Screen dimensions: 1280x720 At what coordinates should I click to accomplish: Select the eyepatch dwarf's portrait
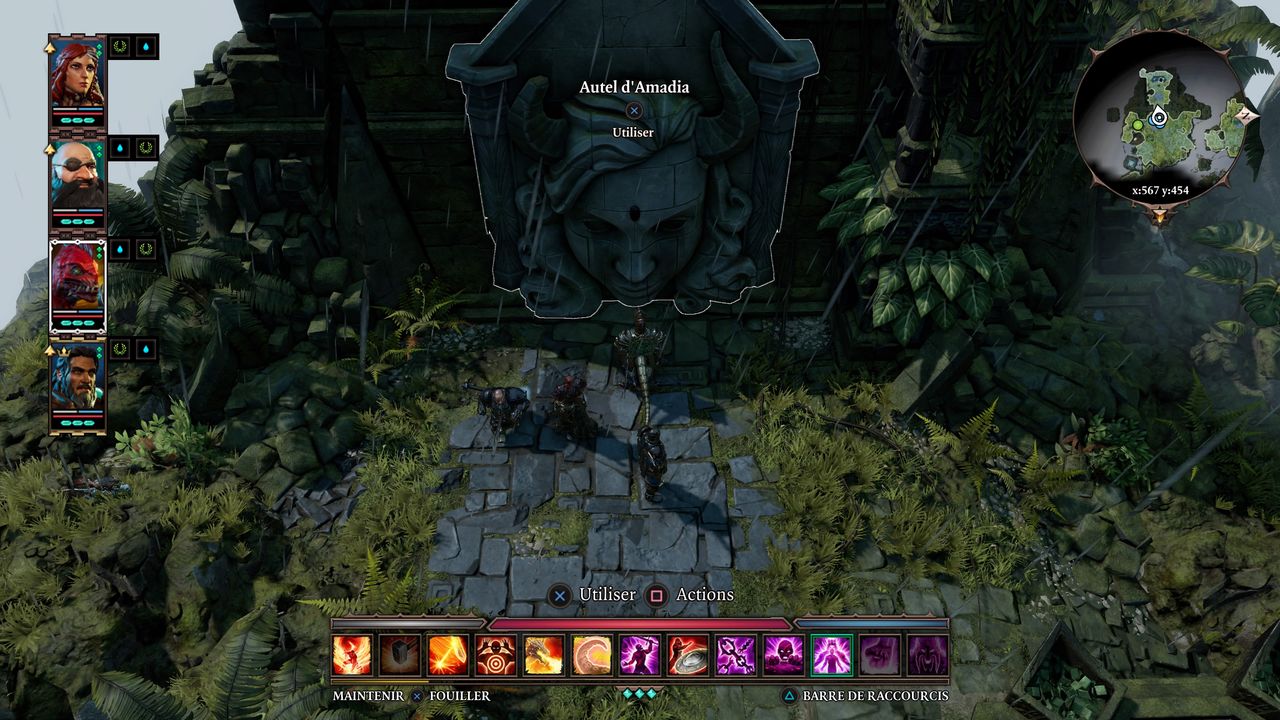point(77,177)
